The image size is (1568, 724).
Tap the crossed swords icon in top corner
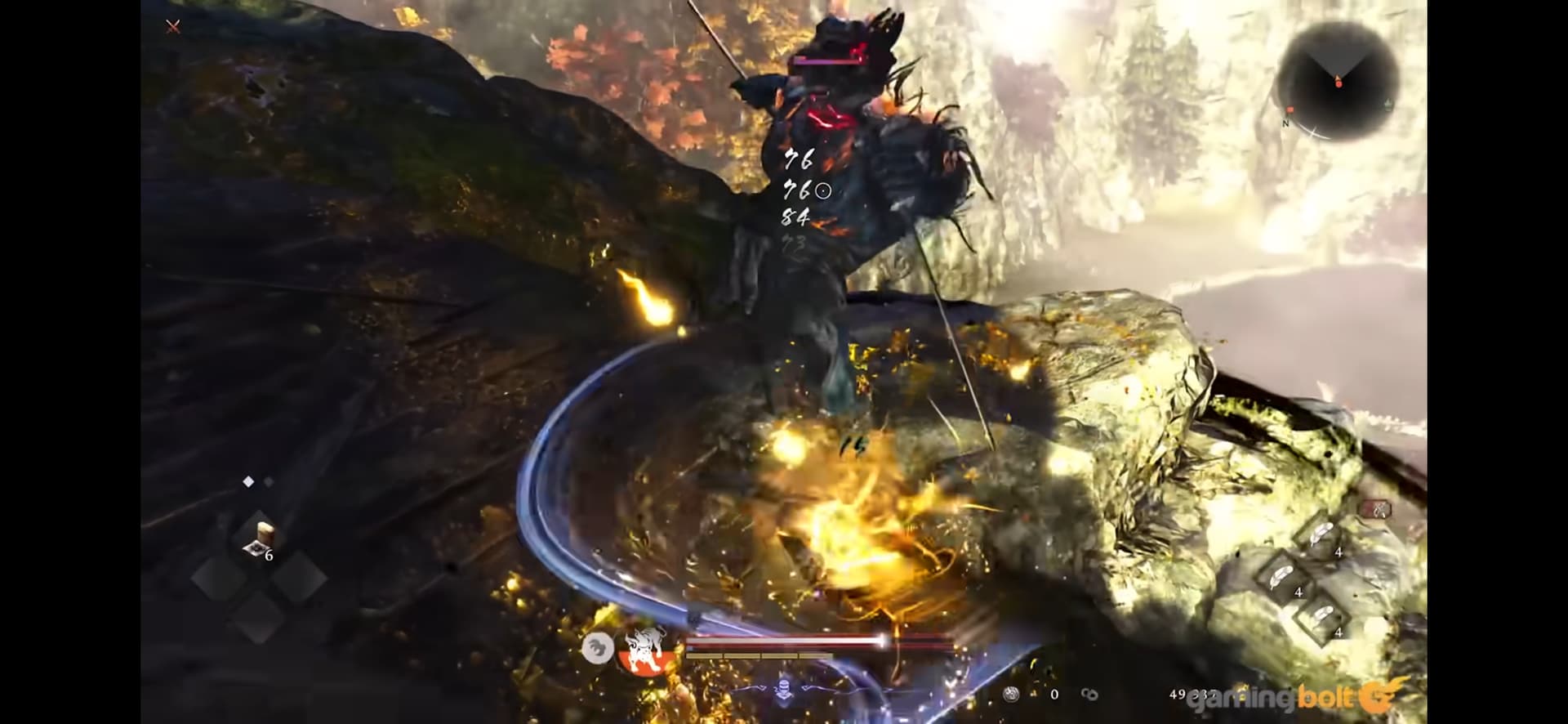coord(173,27)
